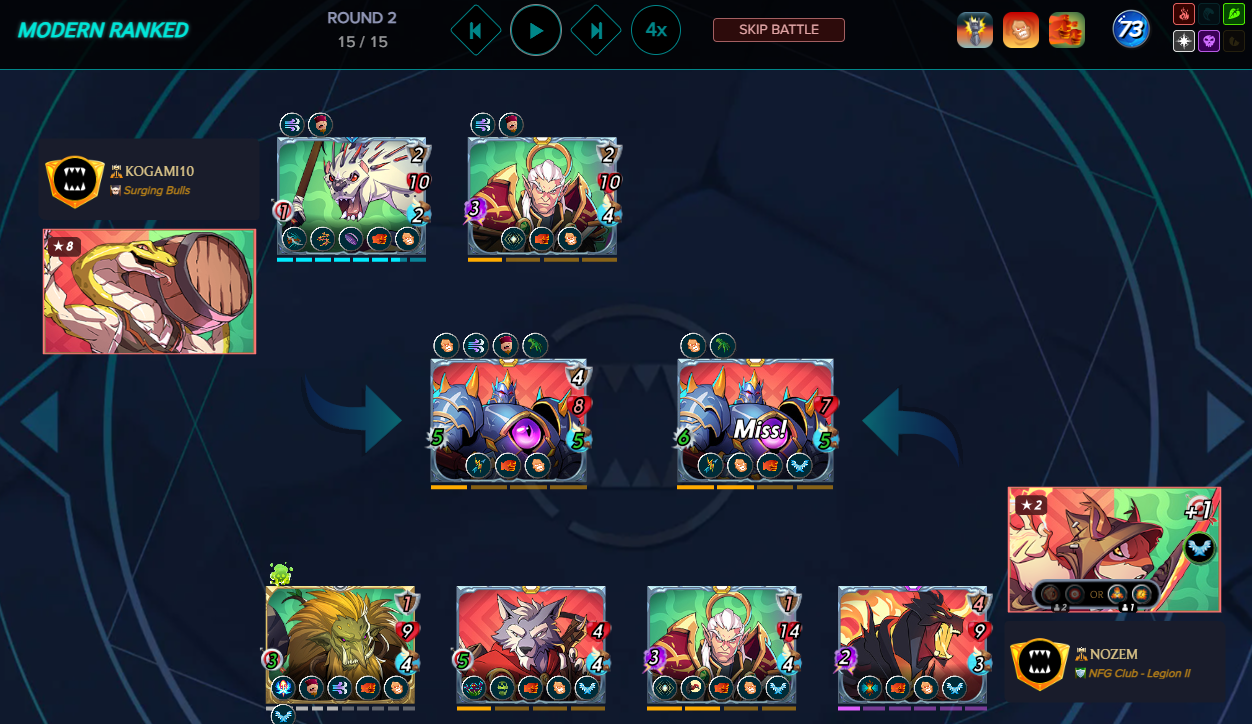Viewport: 1252px width, 724px height.
Task: Select the hooded fox summoner card
Action: (x=1114, y=549)
